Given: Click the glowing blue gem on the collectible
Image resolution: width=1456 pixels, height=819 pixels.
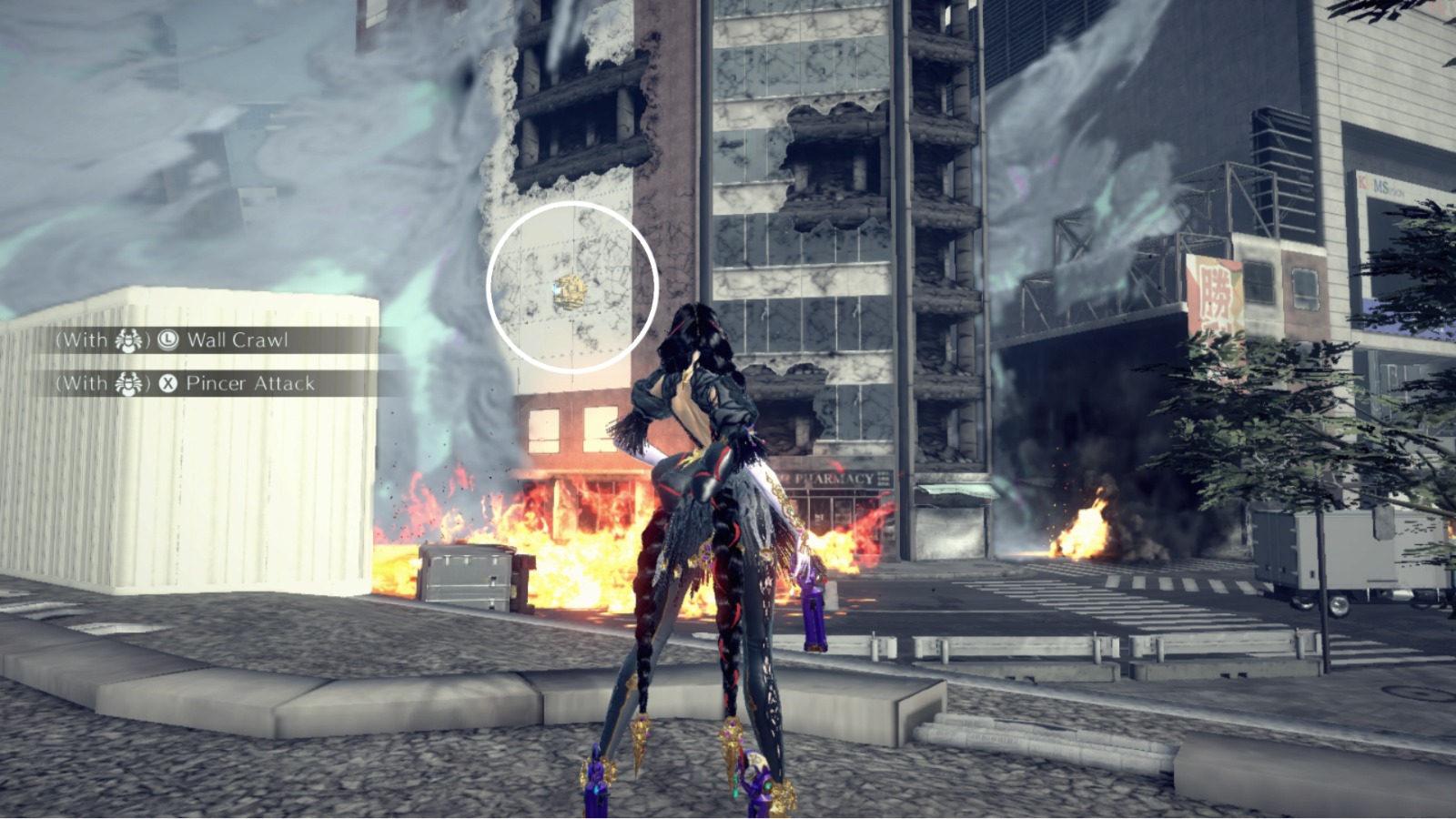Looking at the screenshot, I should pos(557,288).
